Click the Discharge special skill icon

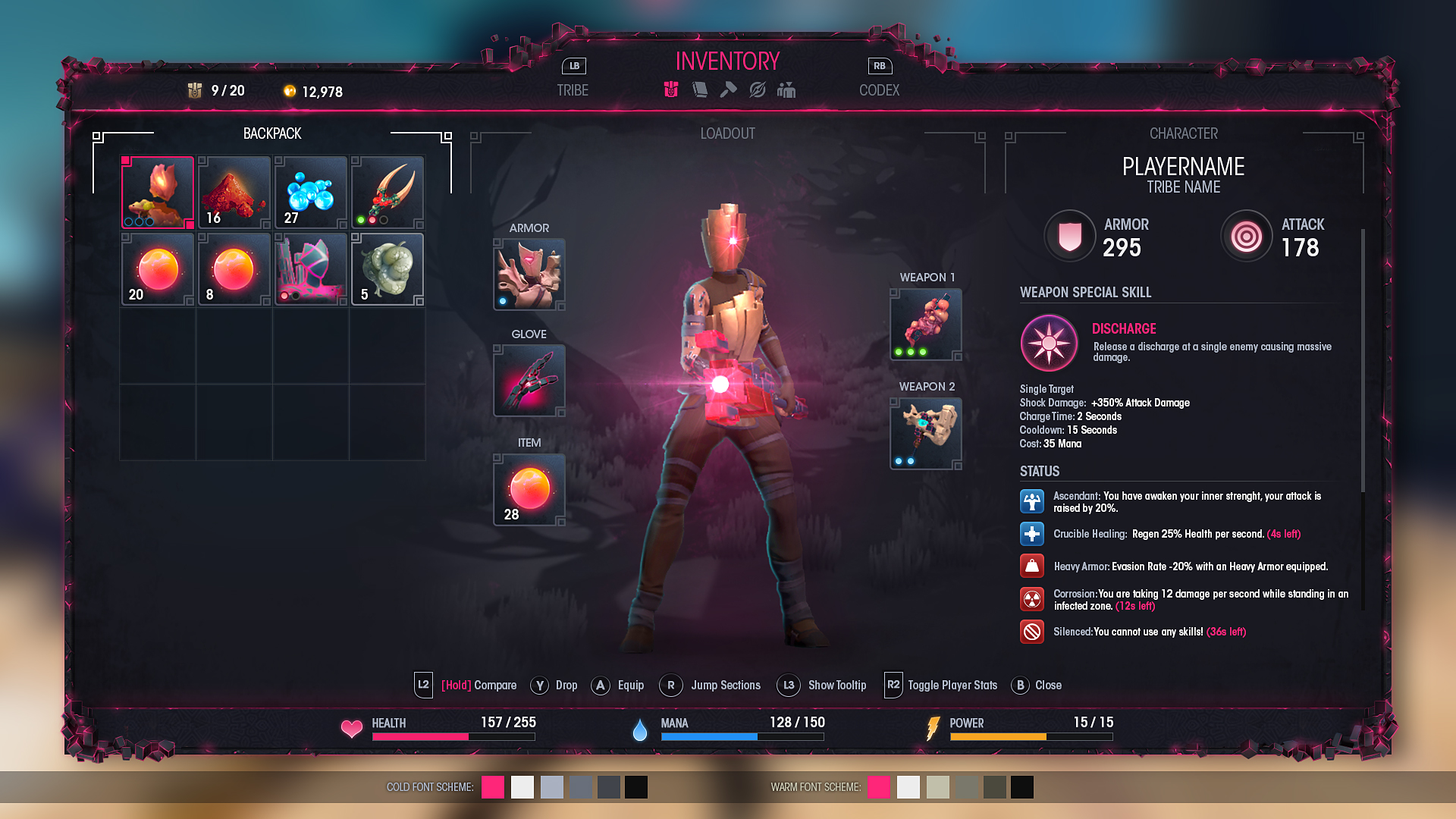[1049, 344]
